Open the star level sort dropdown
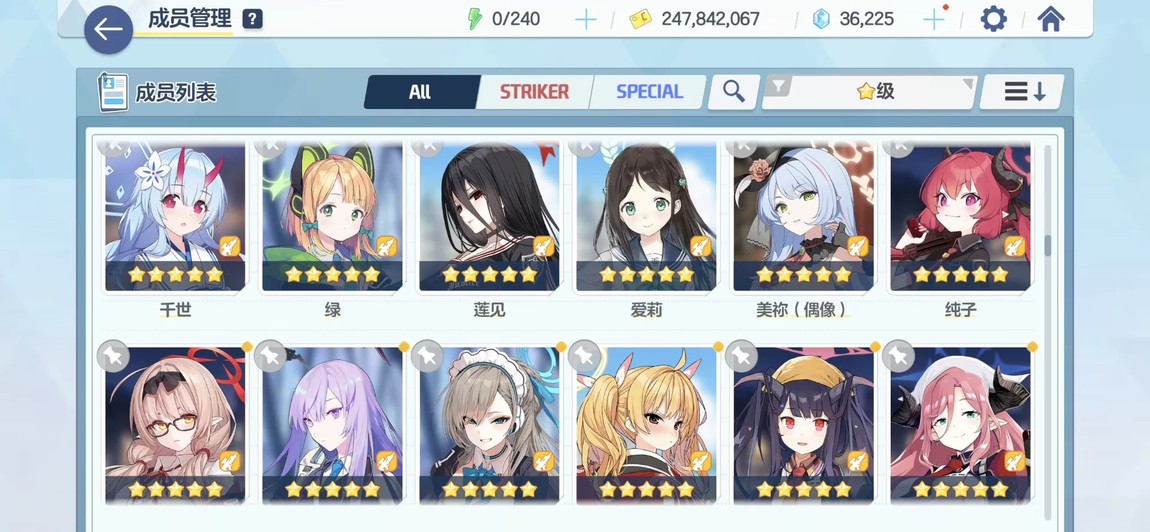Screen dimensions: 1150x532 [x=868, y=92]
